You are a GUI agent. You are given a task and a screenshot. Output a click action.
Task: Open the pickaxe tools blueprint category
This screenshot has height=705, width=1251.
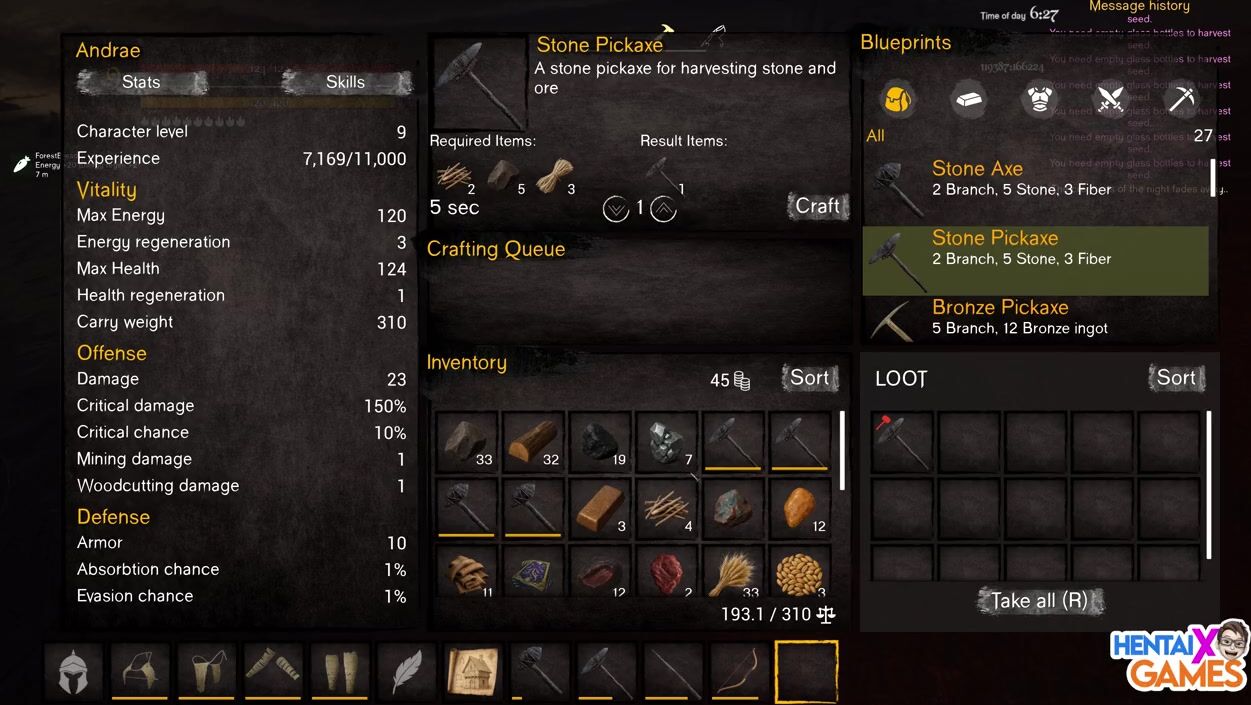pyautogui.click(x=1181, y=99)
